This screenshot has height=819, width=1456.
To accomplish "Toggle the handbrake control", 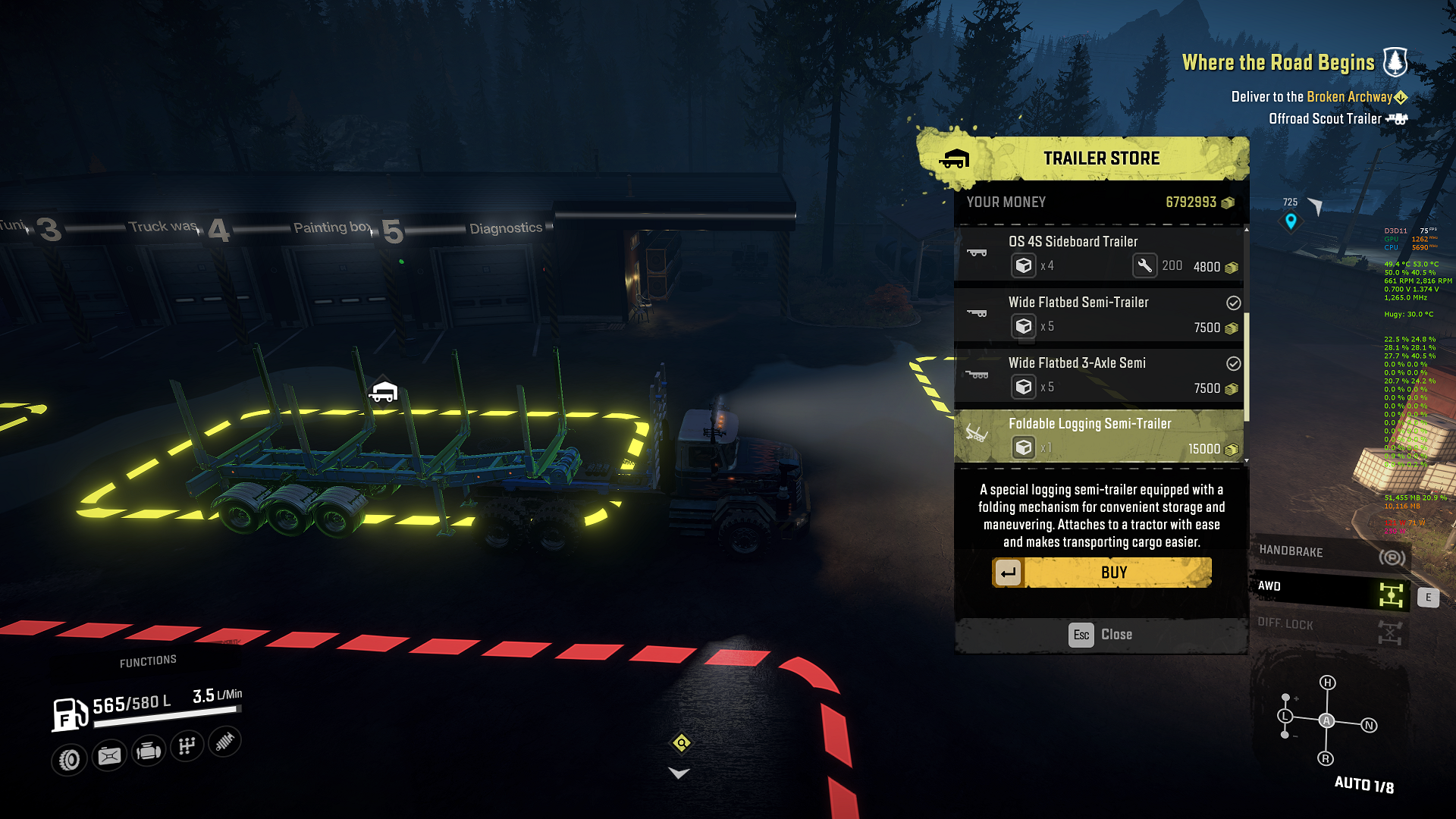I will pyautogui.click(x=1329, y=554).
